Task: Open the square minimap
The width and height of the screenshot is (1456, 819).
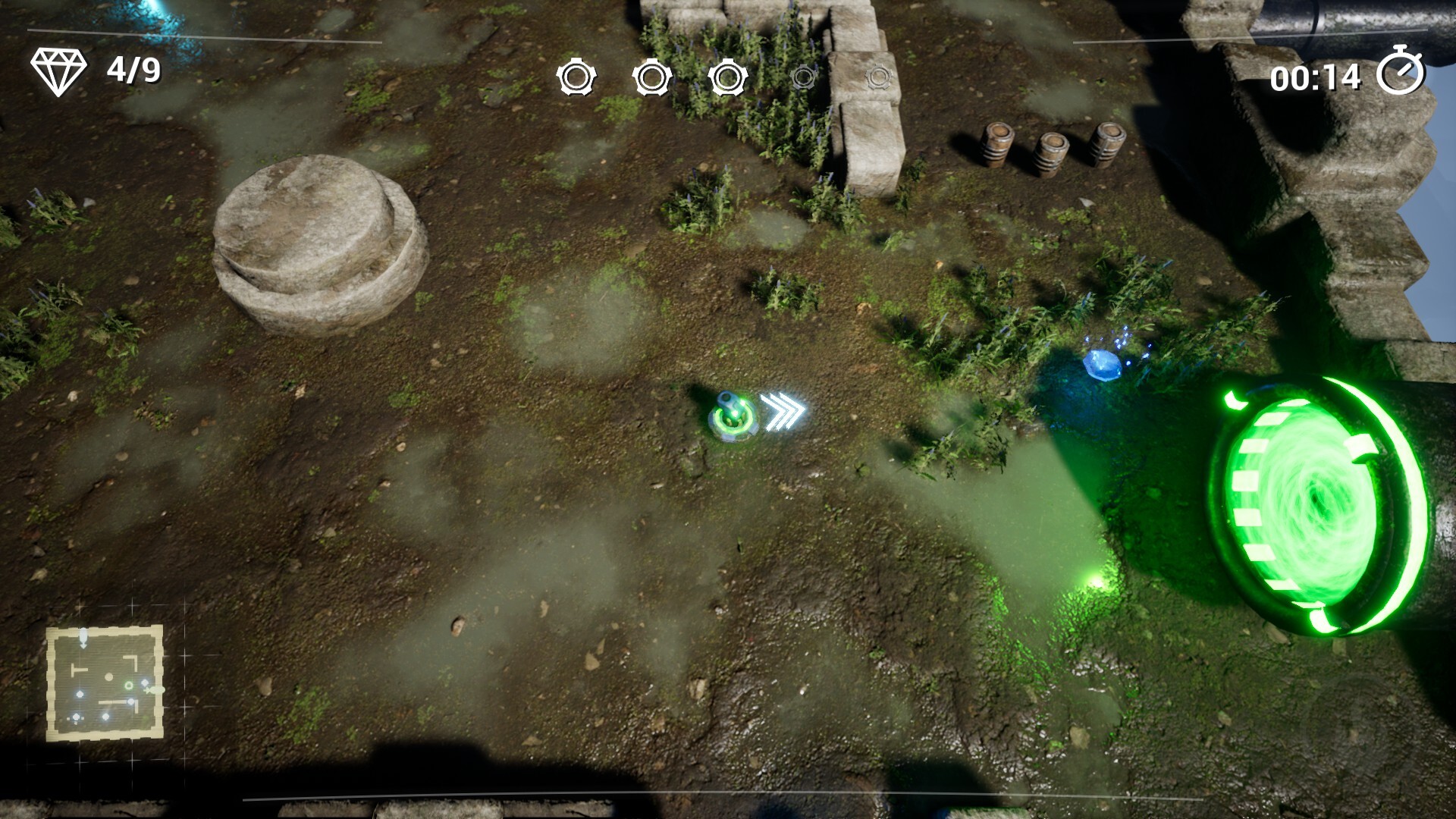Action: click(x=105, y=683)
